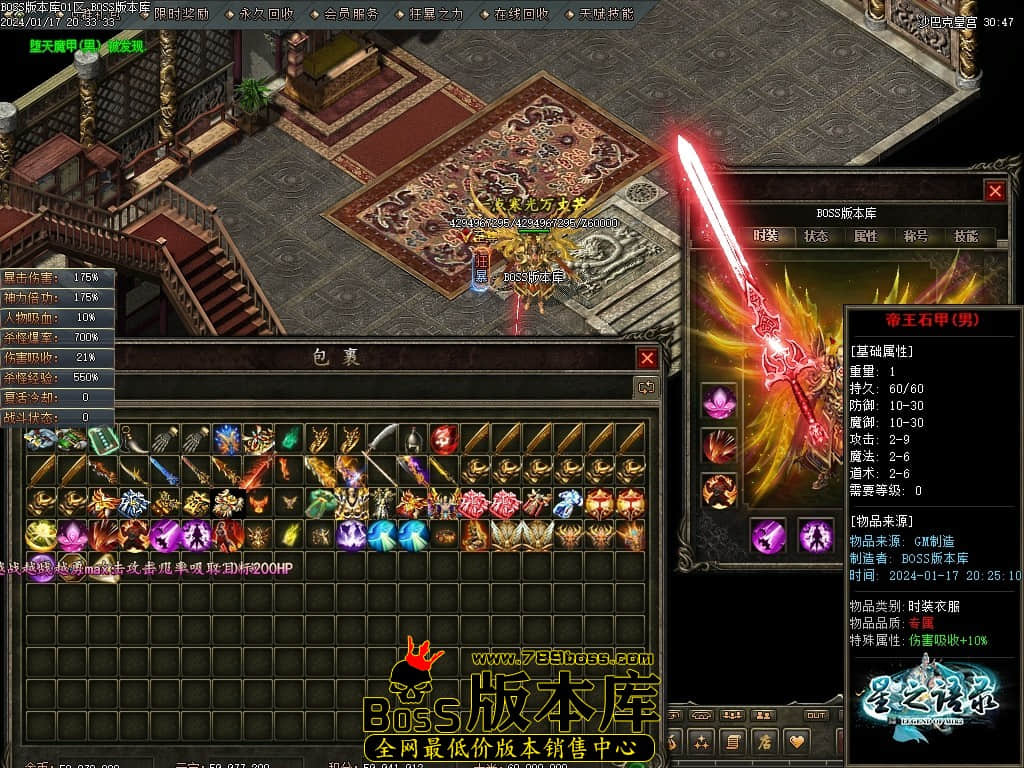The height and width of the screenshot is (768, 1024).
Task: Choose the 狂暴之力 menu entry
Action: point(437,14)
